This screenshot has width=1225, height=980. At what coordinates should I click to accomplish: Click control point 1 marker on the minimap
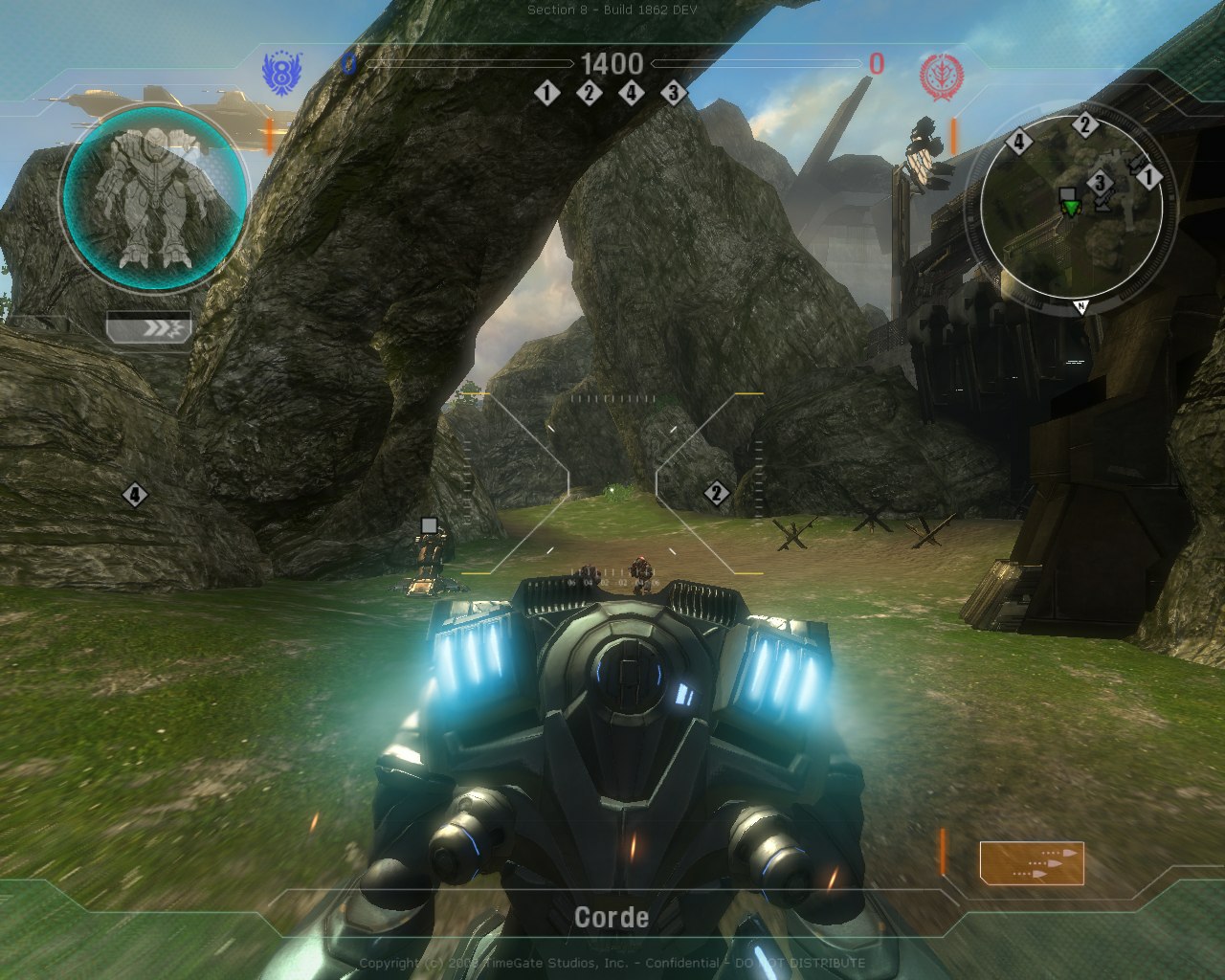click(x=1148, y=177)
